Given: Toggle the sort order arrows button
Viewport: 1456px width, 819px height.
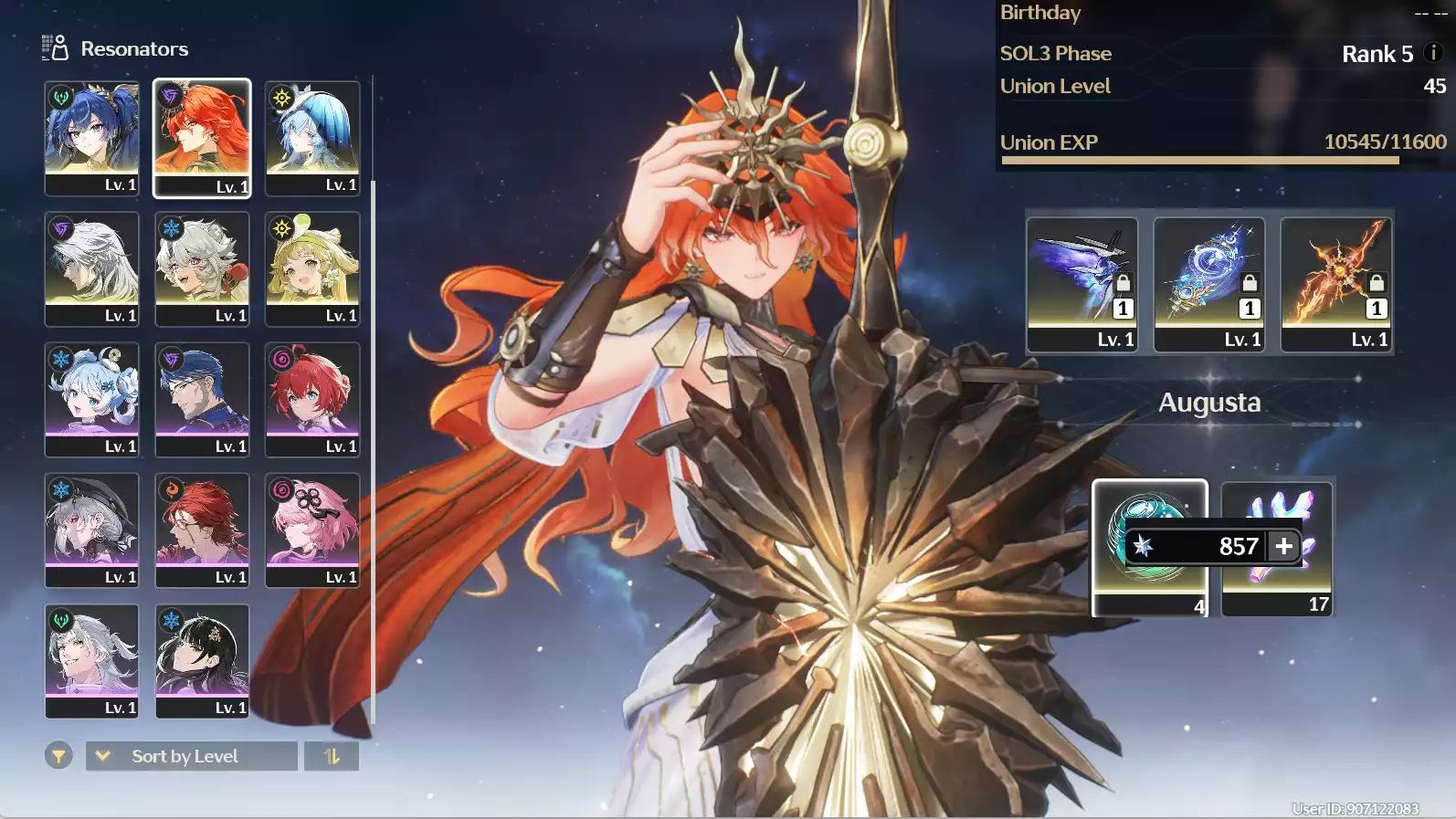Looking at the screenshot, I should click(x=332, y=756).
